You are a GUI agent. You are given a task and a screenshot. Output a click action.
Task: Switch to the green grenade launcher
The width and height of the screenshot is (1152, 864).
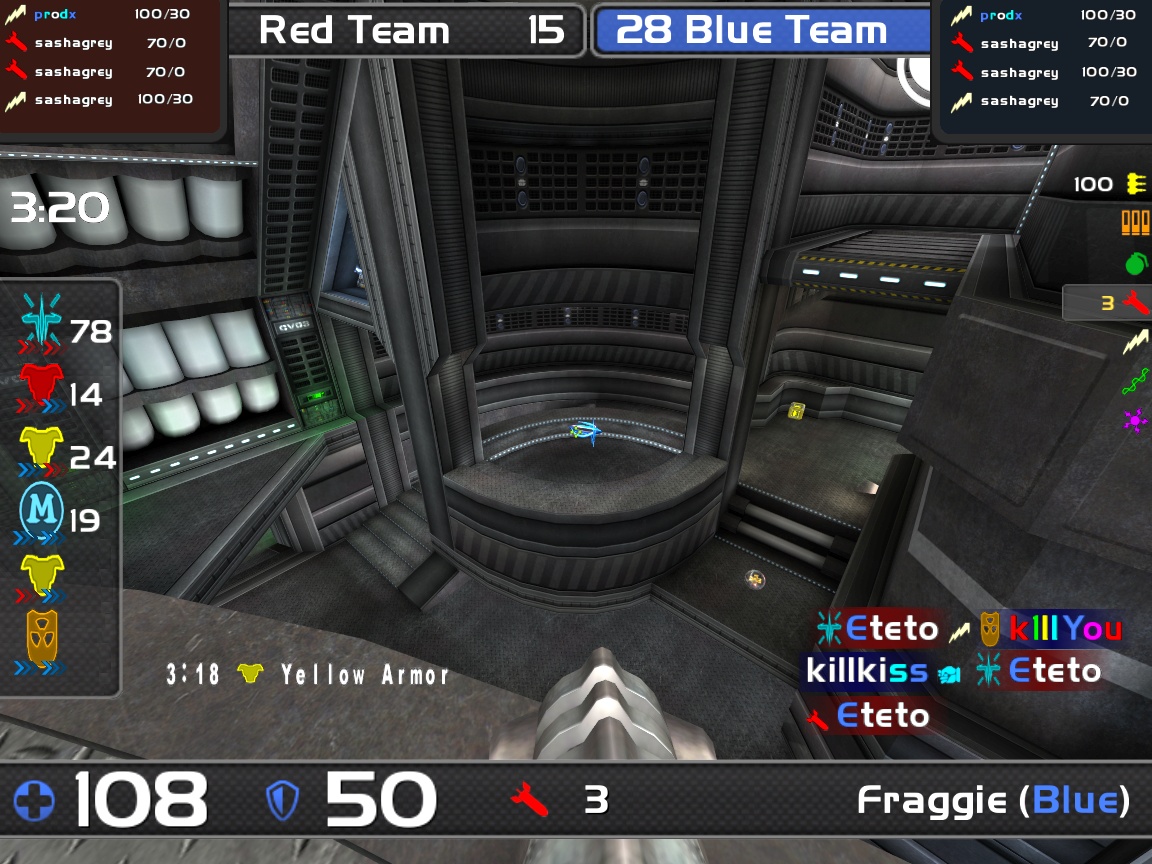coord(1135,263)
